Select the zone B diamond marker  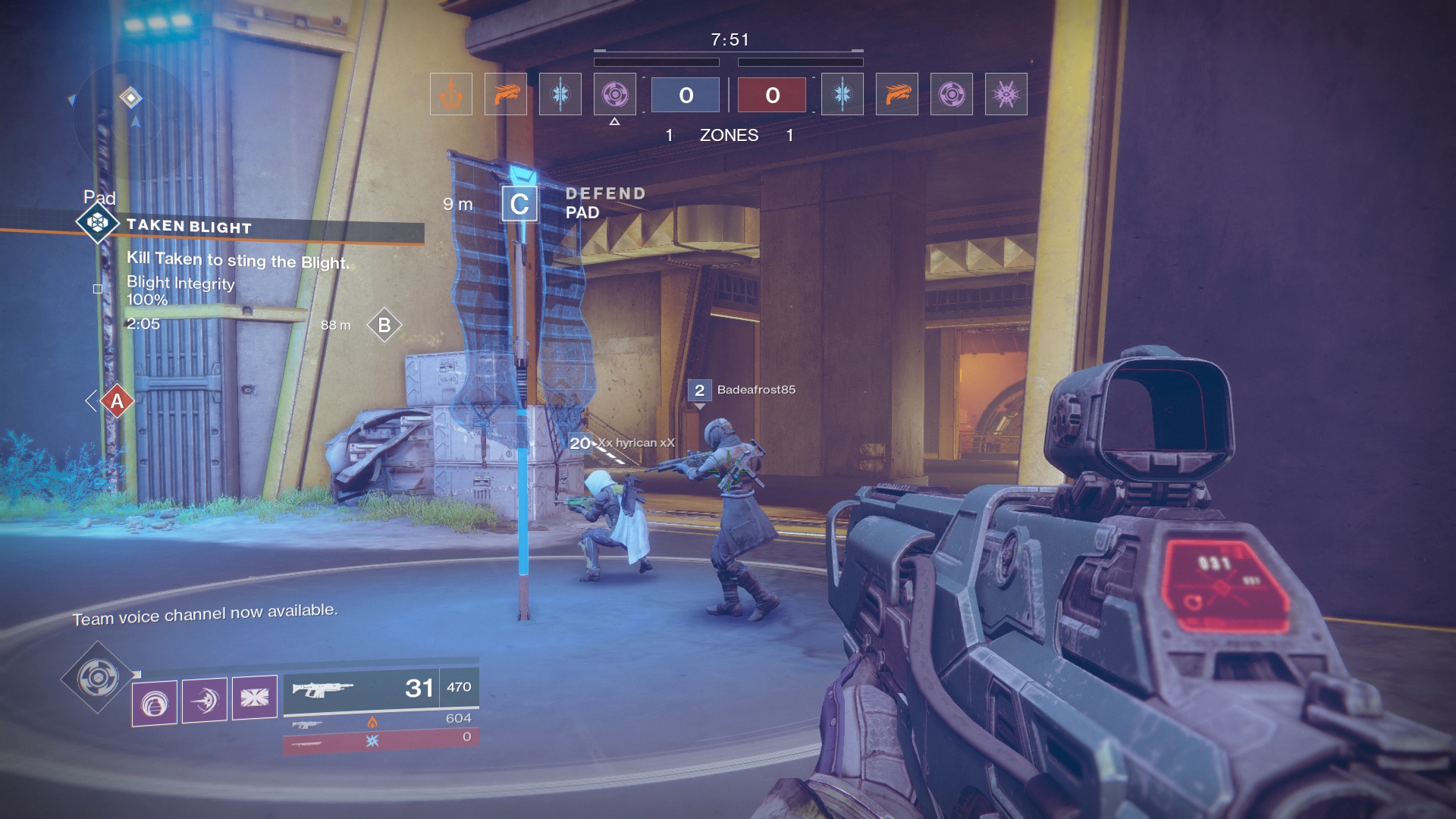384,325
